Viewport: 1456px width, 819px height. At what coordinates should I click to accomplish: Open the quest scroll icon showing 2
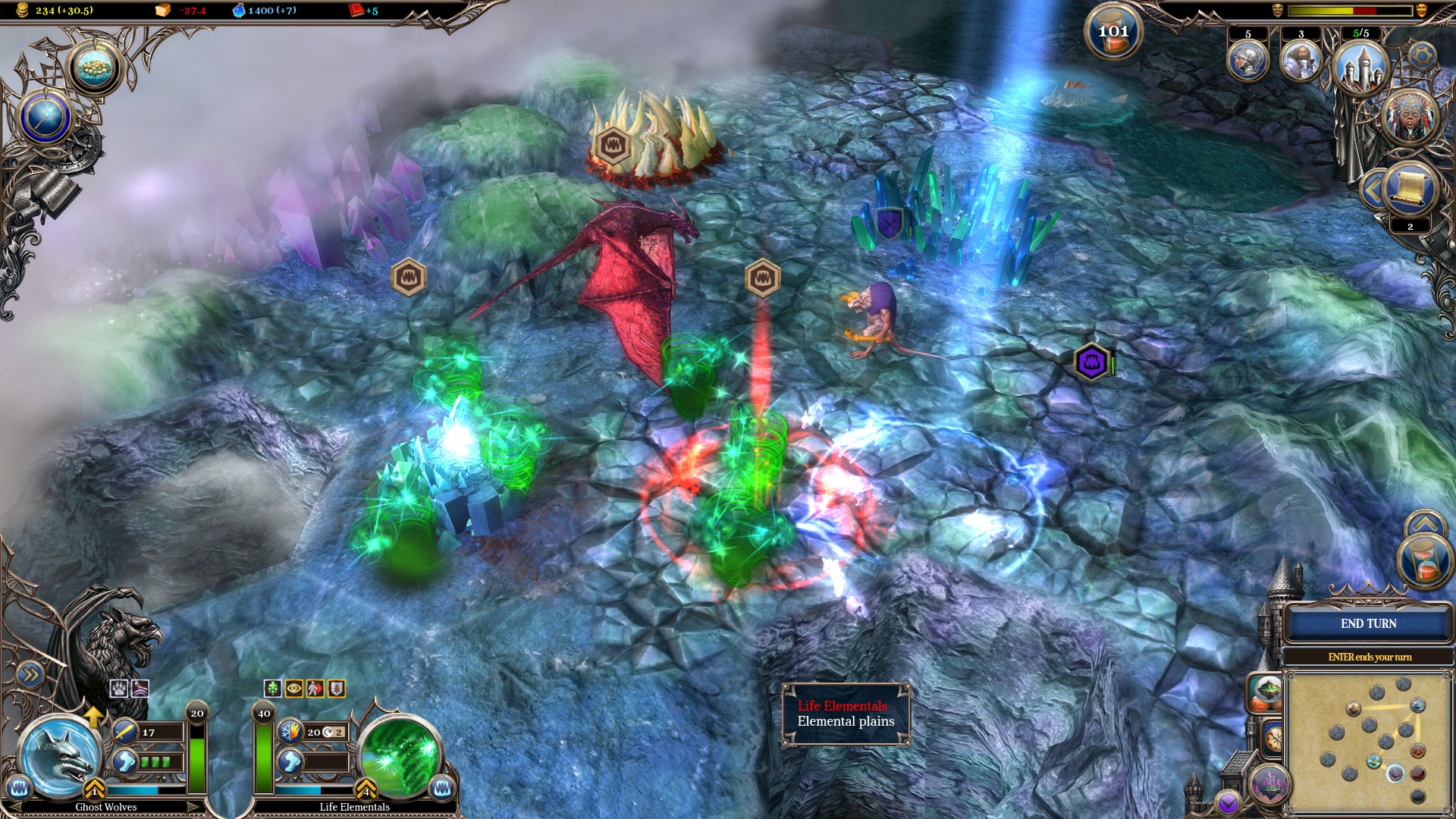tap(1408, 188)
